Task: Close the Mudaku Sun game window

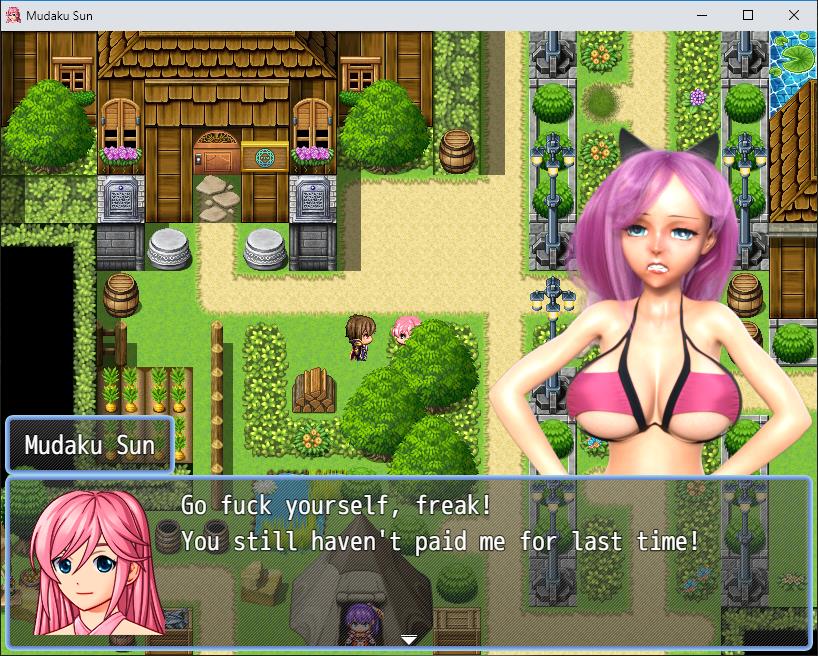Action: 793,15
